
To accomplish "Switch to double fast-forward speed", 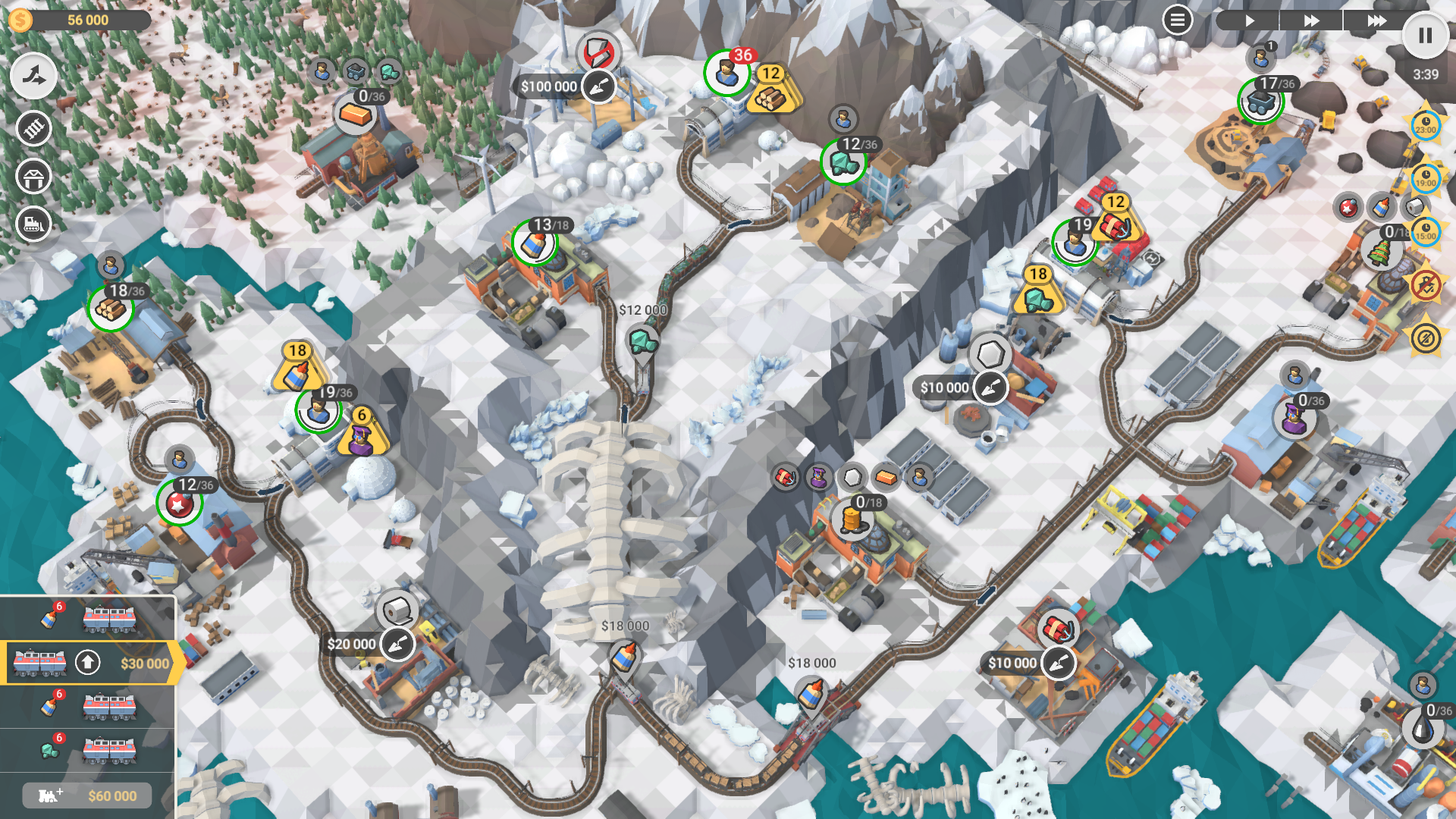I will pyautogui.click(x=1311, y=20).
